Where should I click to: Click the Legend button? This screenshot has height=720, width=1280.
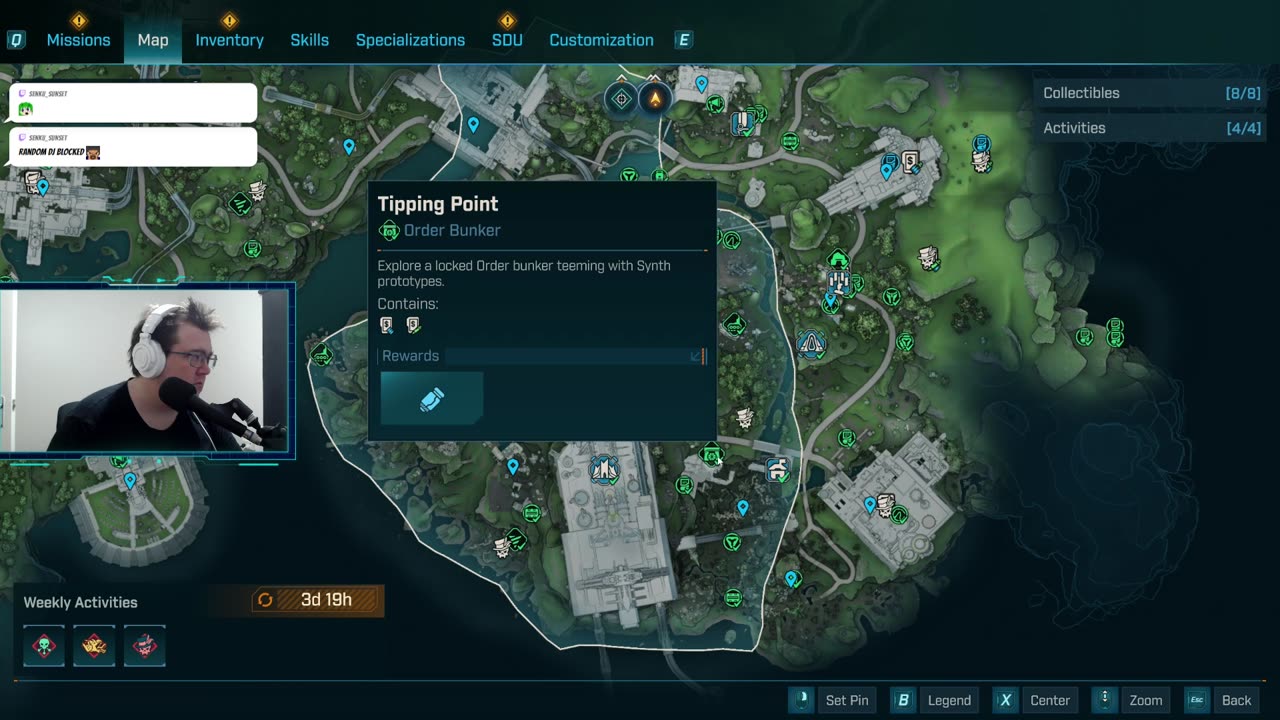pos(933,700)
